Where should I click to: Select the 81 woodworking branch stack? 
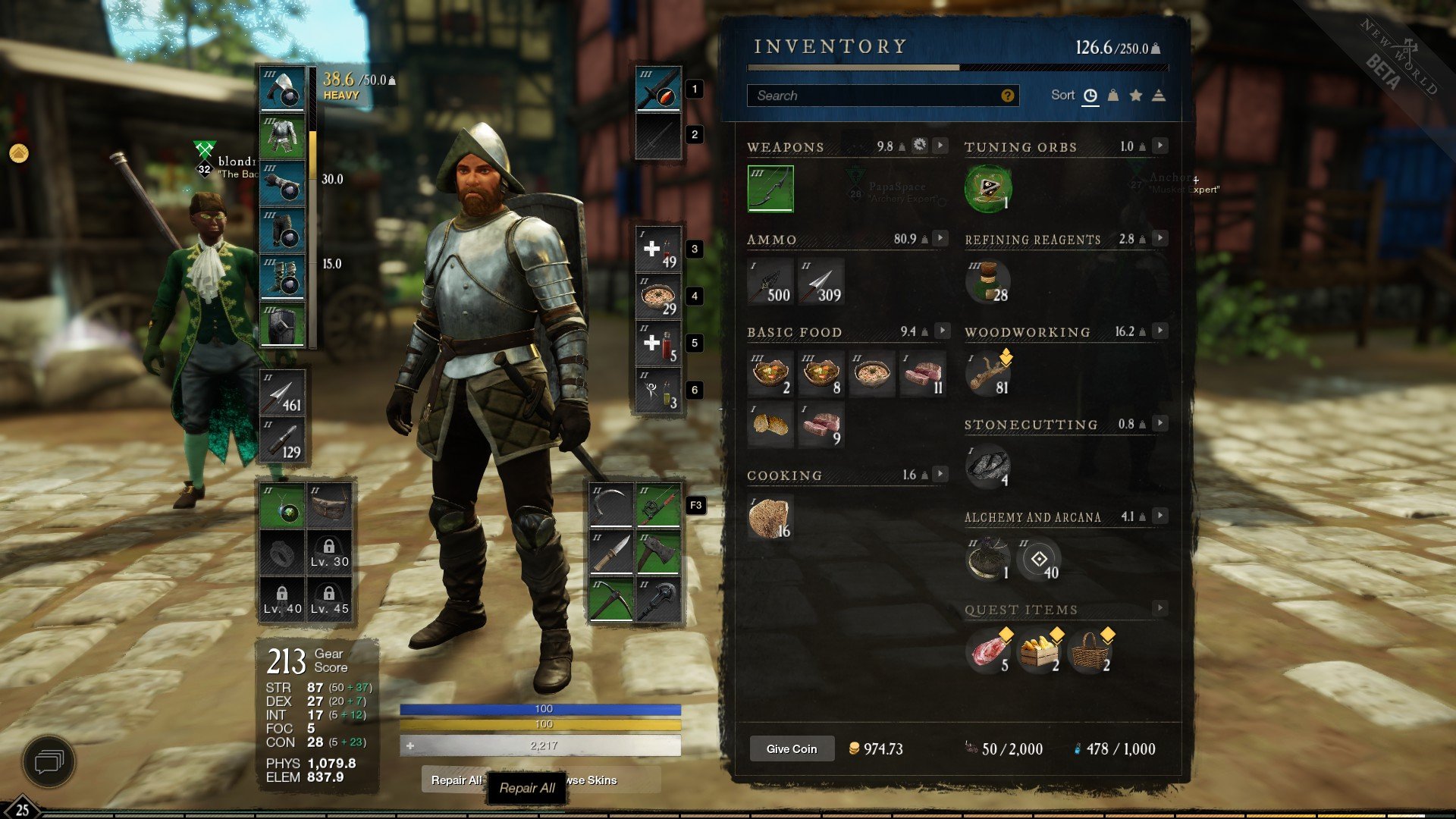pos(987,374)
